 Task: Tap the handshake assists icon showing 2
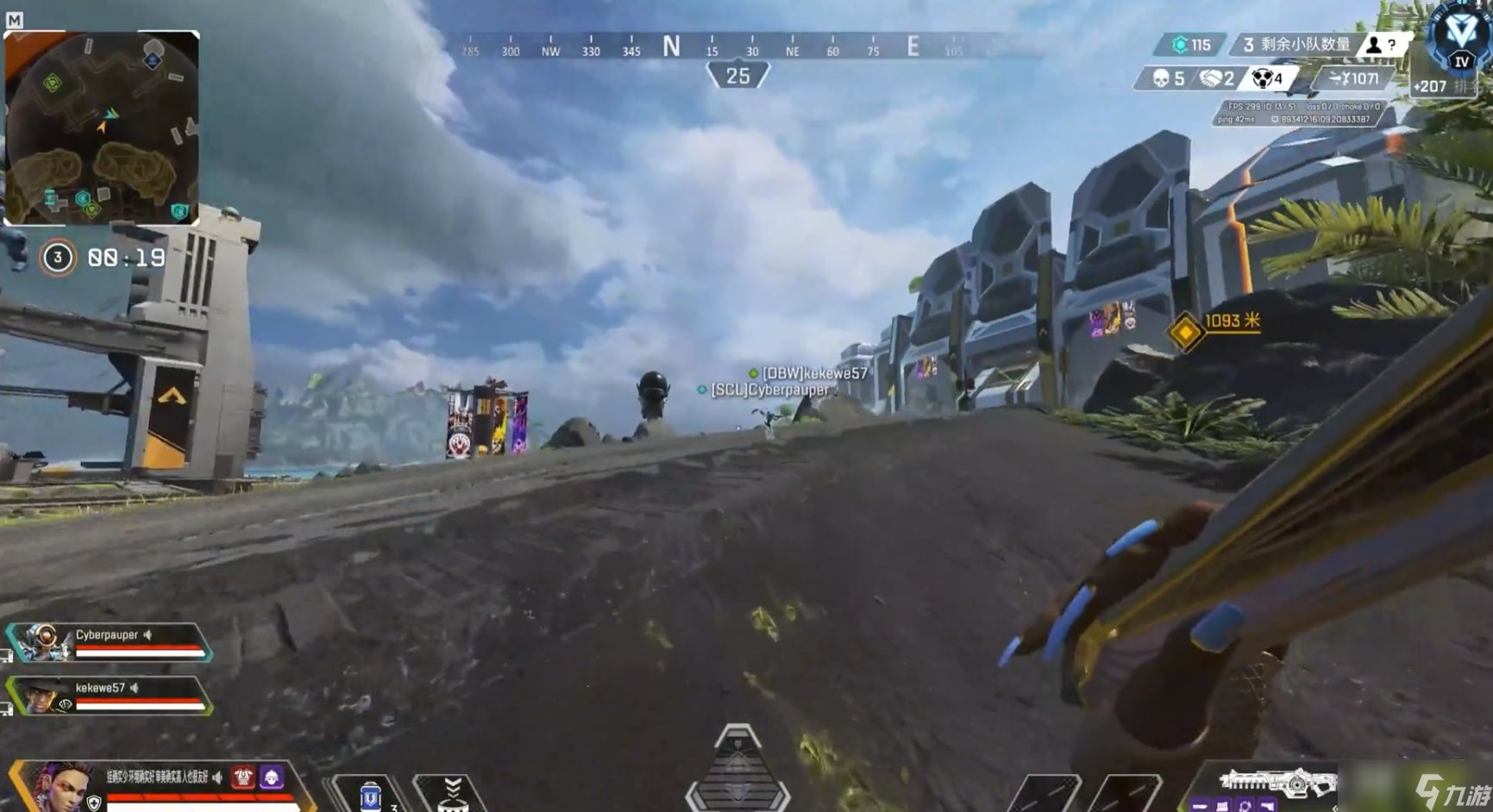(x=1211, y=78)
